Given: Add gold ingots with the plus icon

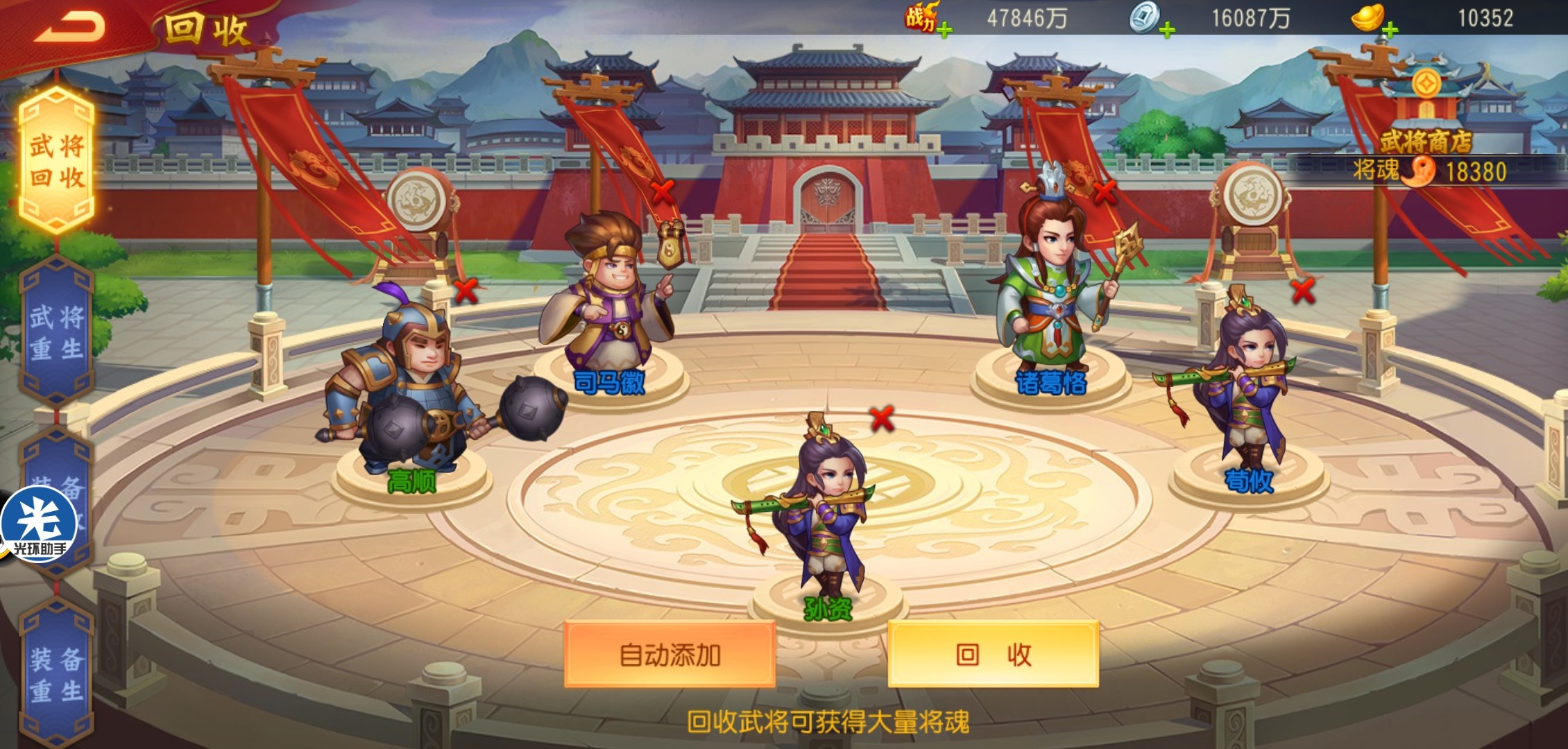Looking at the screenshot, I should (1390, 30).
